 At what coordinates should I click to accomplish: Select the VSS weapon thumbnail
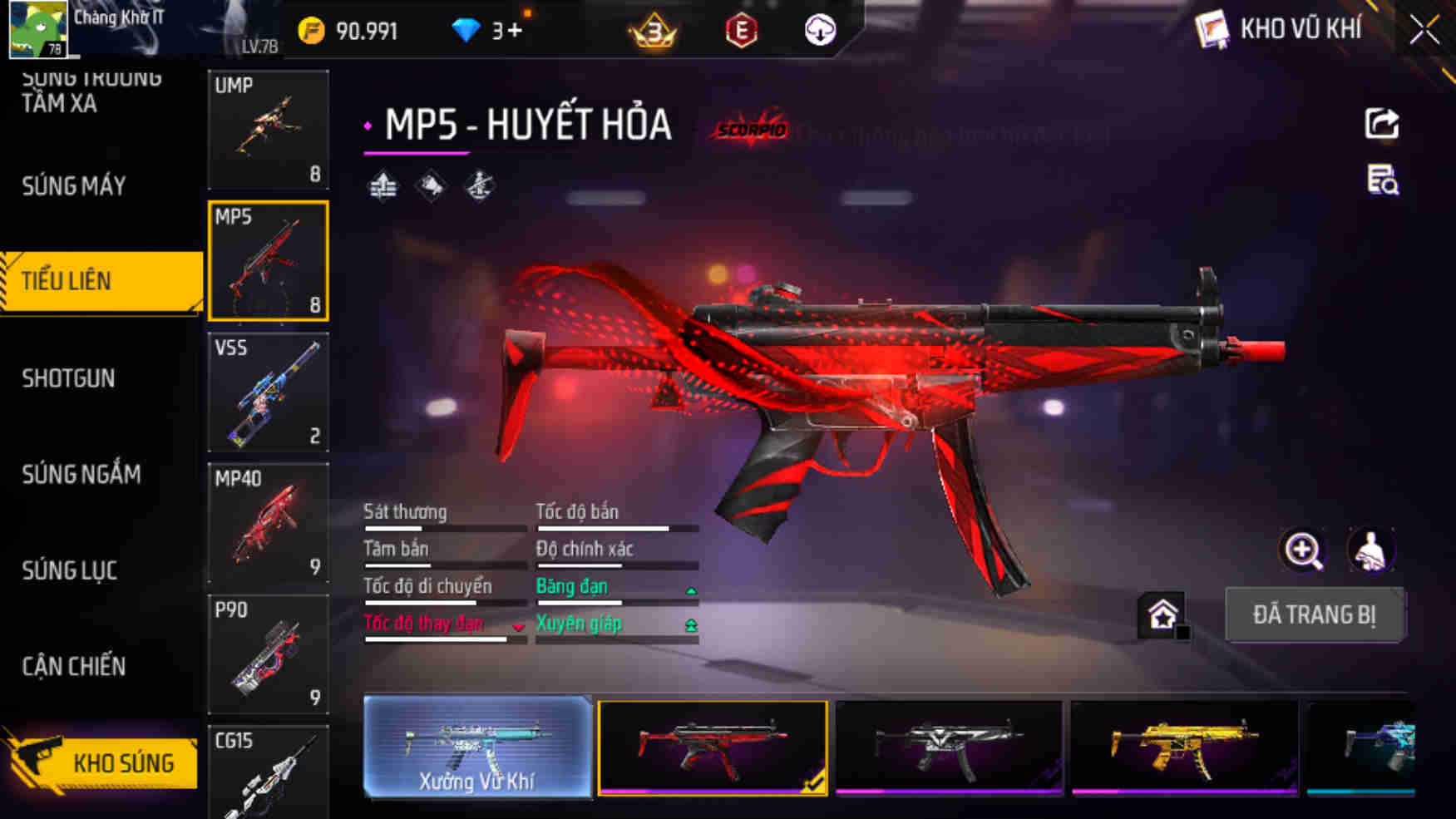coord(268,392)
